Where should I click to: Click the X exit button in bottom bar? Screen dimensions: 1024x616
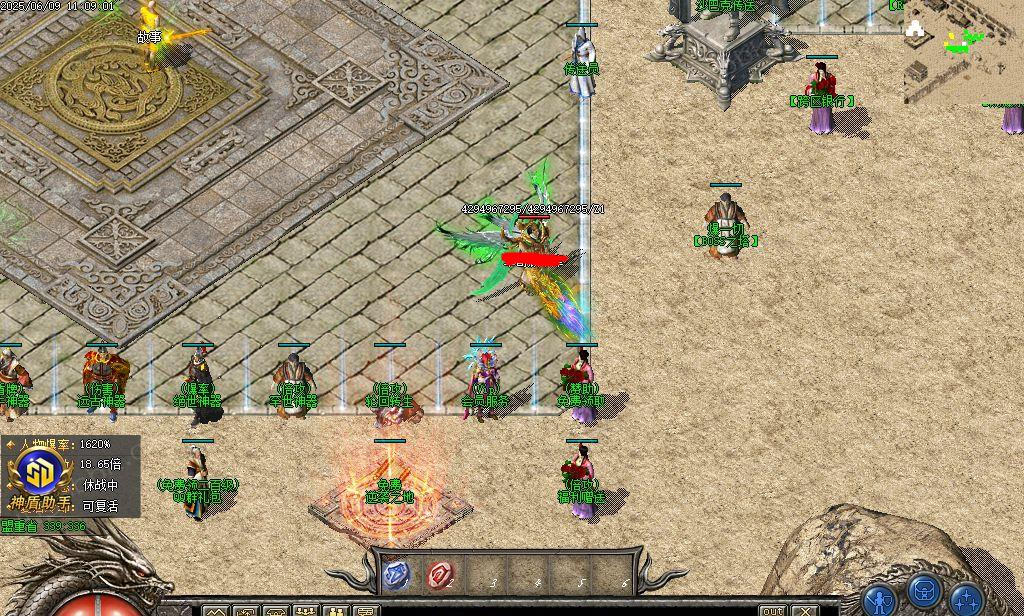pos(805,610)
